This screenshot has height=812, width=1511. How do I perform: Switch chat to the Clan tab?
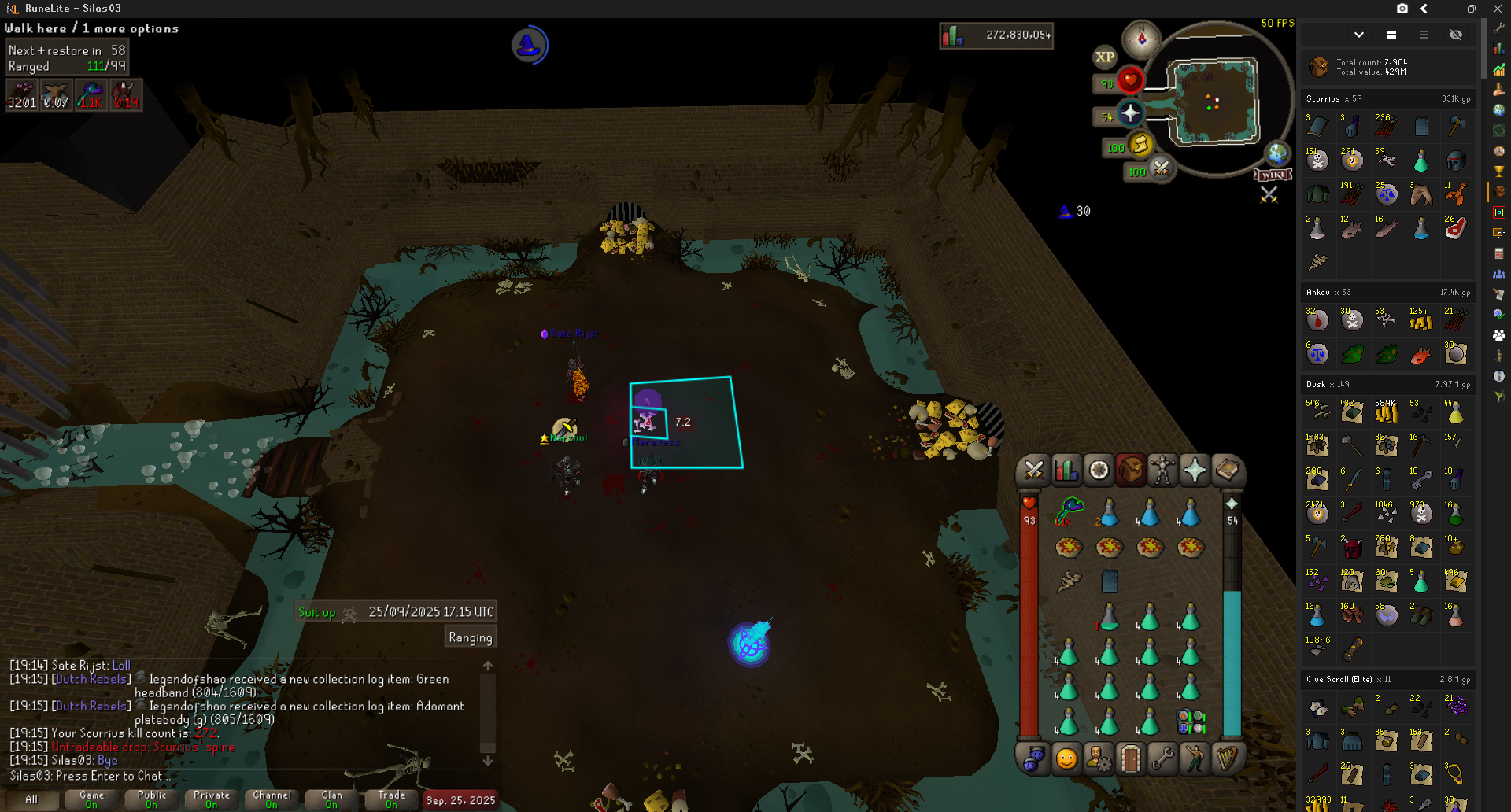[x=331, y=799]
